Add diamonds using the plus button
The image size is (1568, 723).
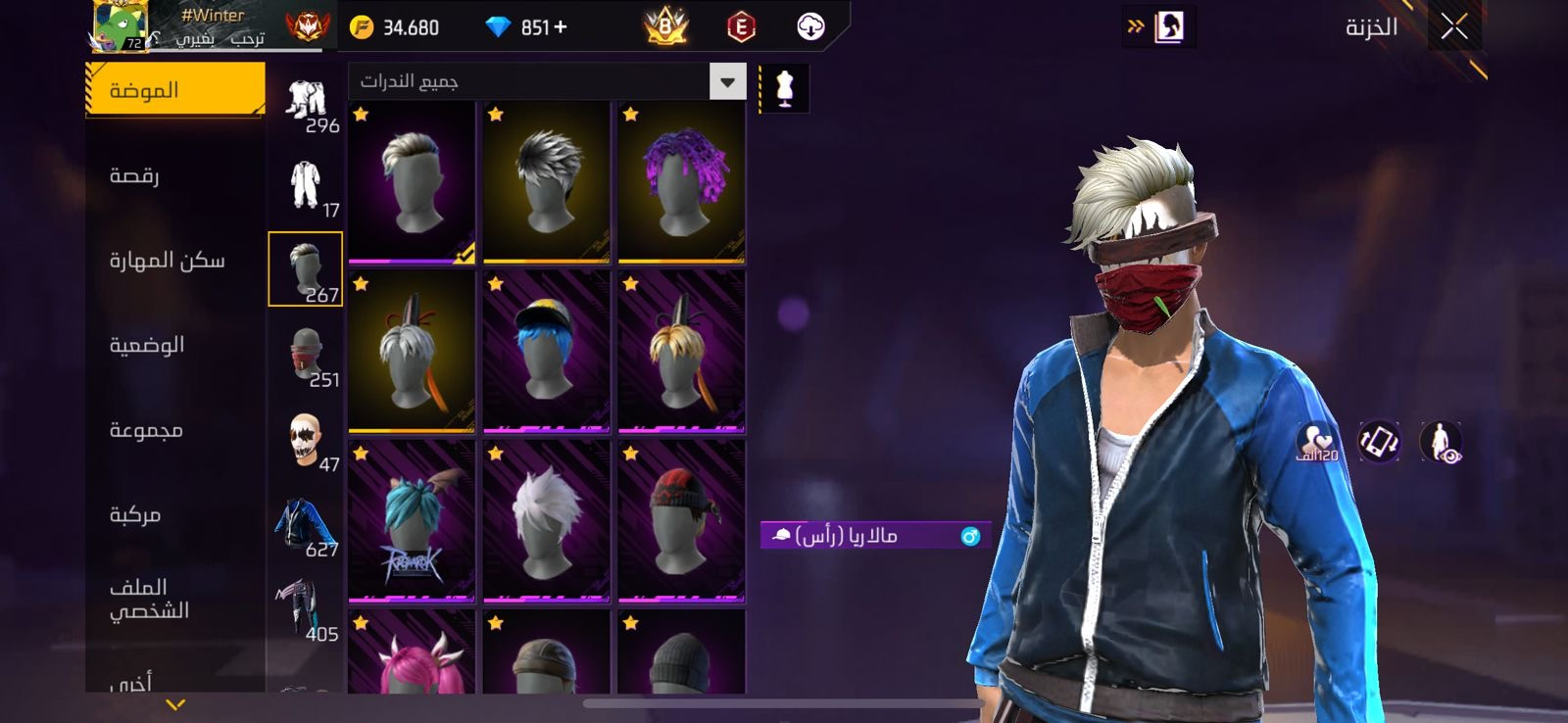[x=561, y=27]
